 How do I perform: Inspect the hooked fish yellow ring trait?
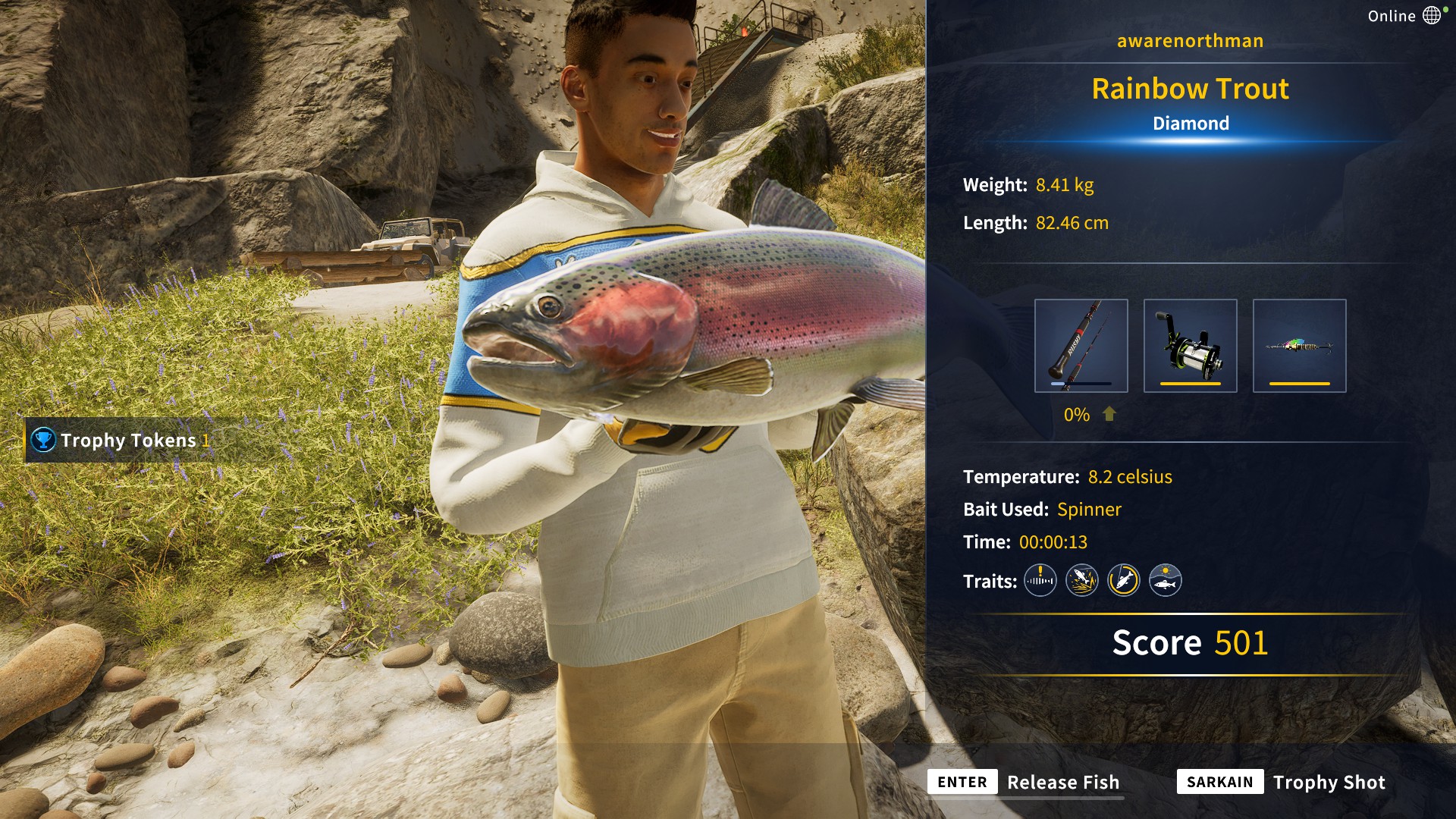[1123, 581]
